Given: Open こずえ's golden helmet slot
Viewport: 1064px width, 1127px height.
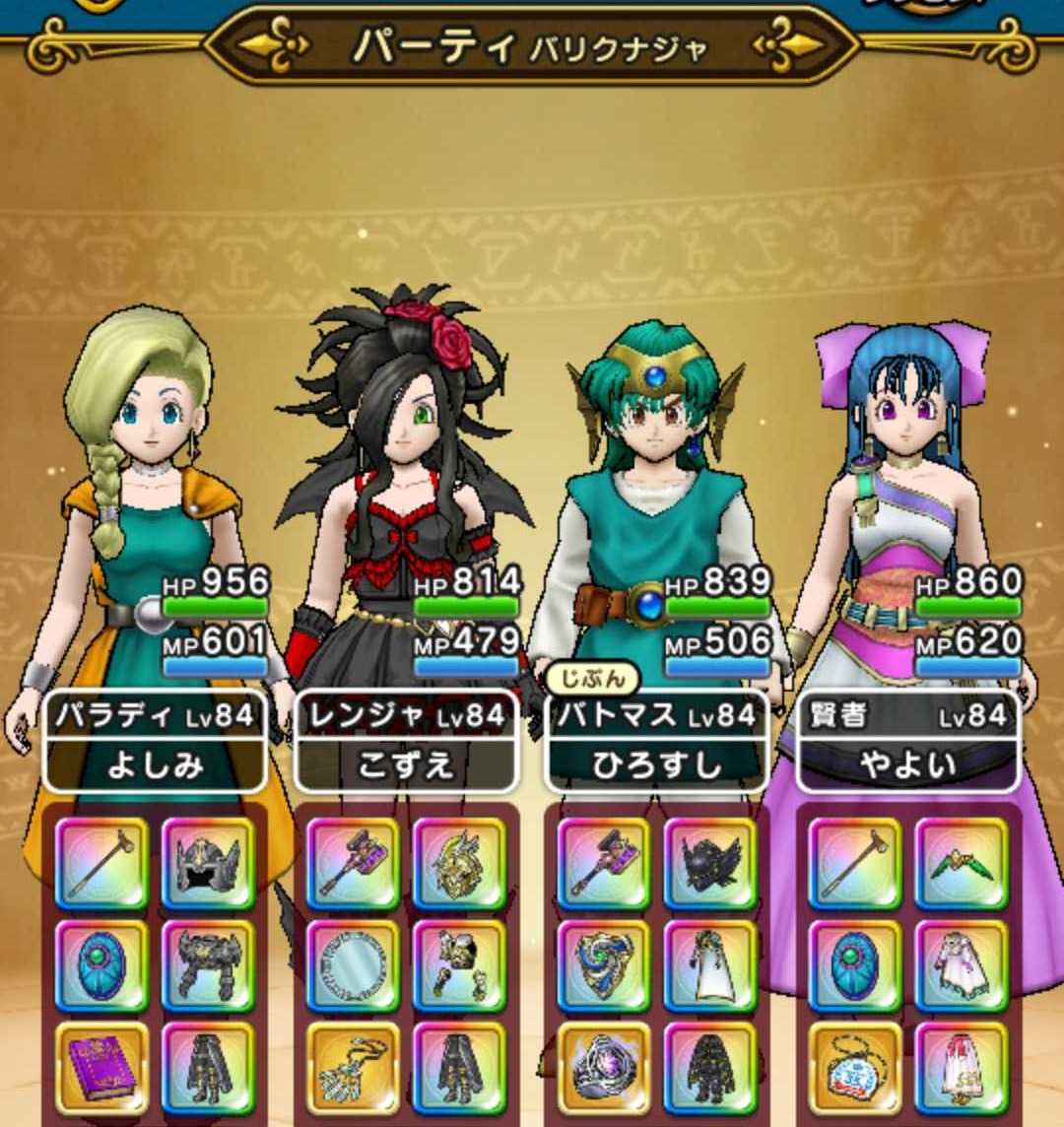Looking at the screenshot, I should pos(459,863).
